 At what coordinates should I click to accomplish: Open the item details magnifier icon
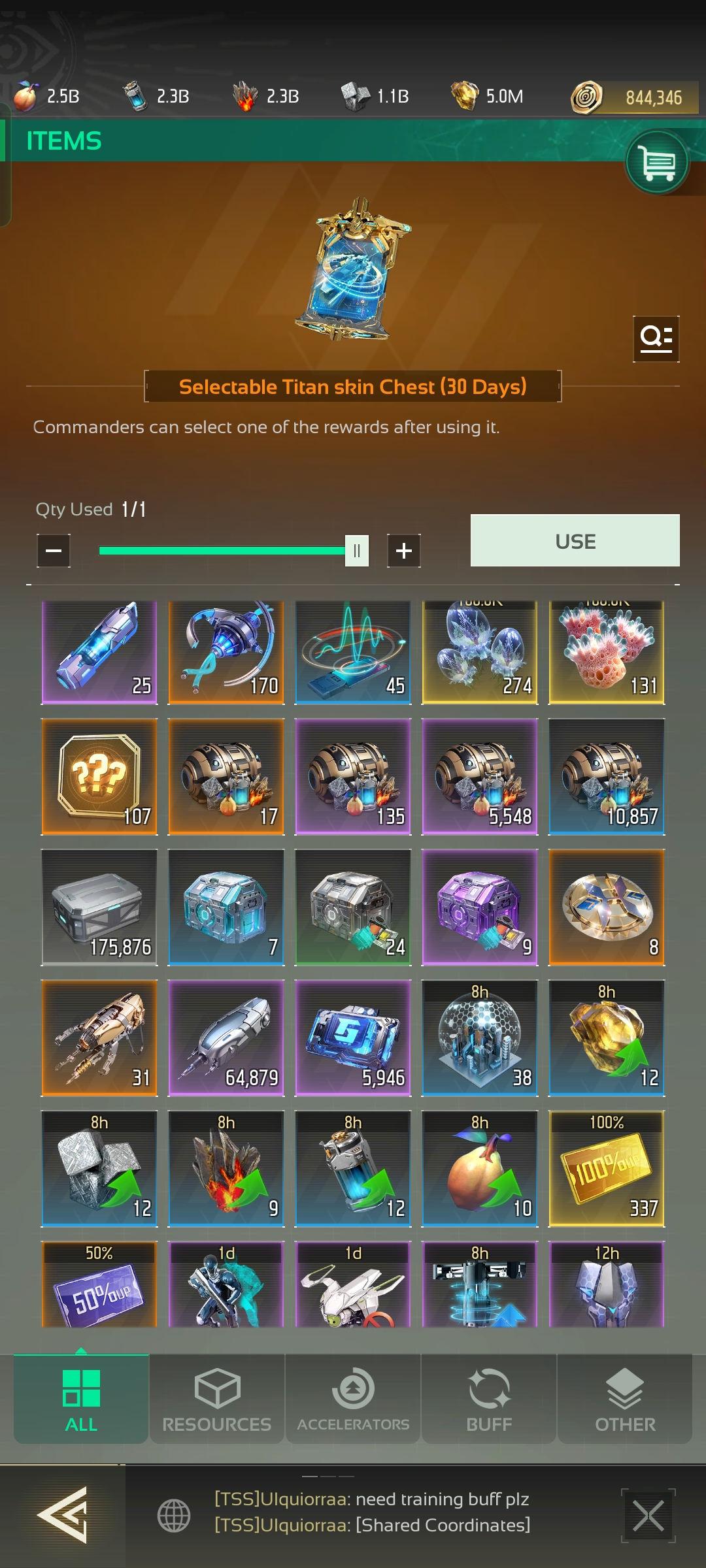656,338
